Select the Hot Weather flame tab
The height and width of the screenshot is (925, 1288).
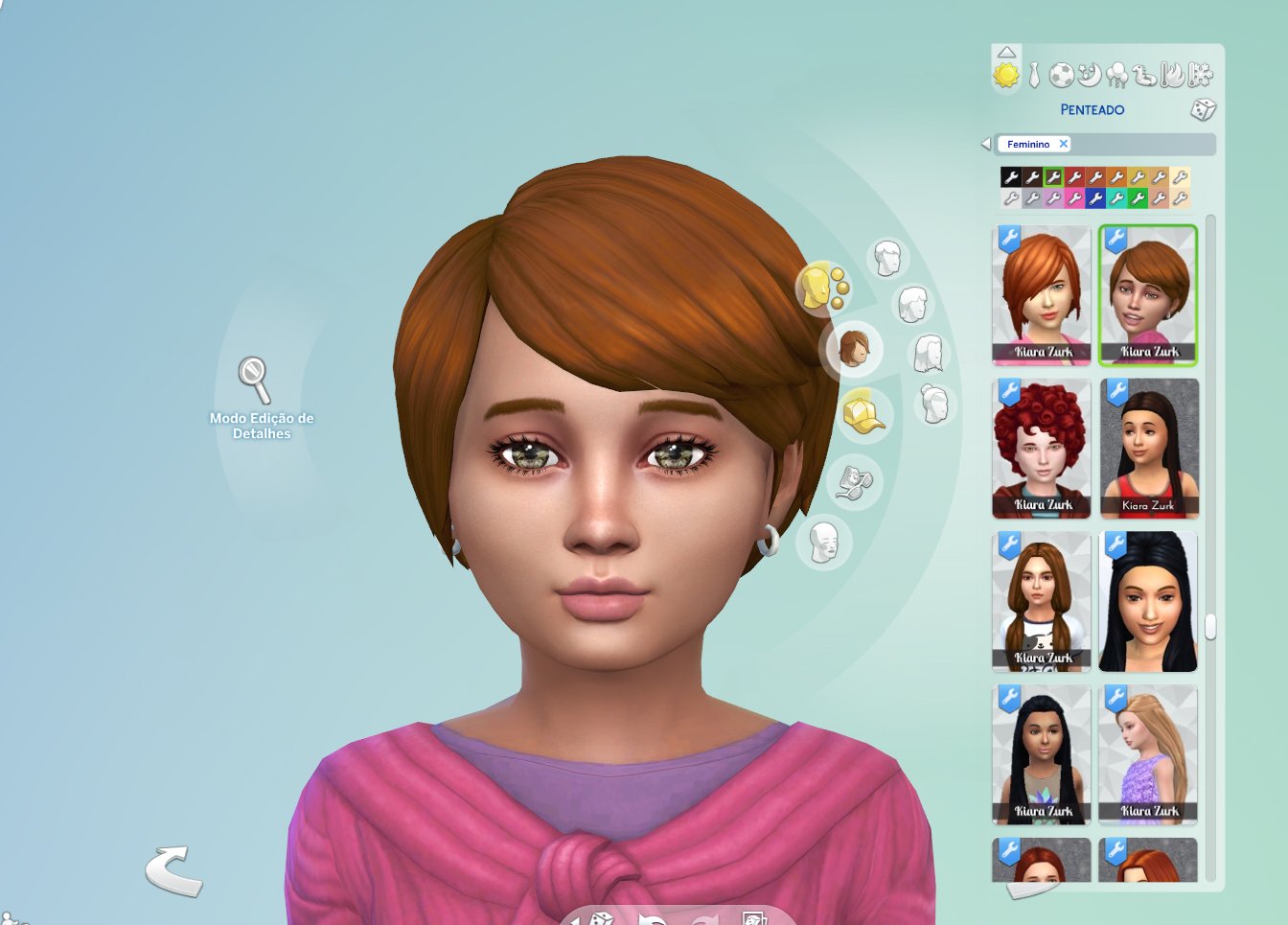tap(1172, 75)
